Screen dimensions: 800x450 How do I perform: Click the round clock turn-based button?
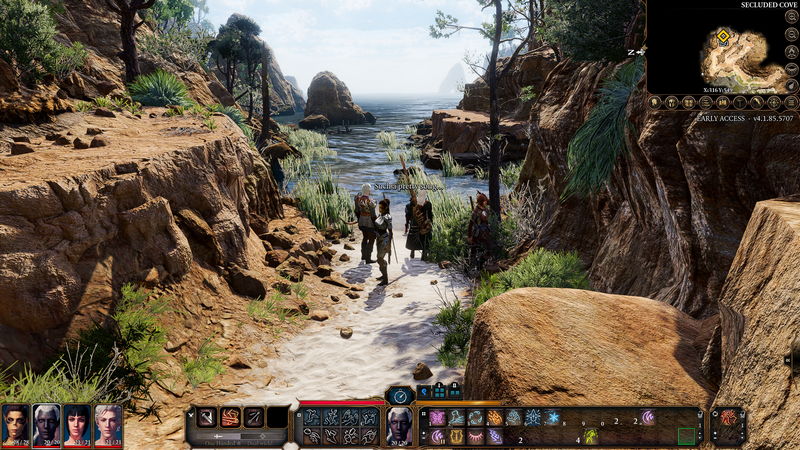pos(399,395)
